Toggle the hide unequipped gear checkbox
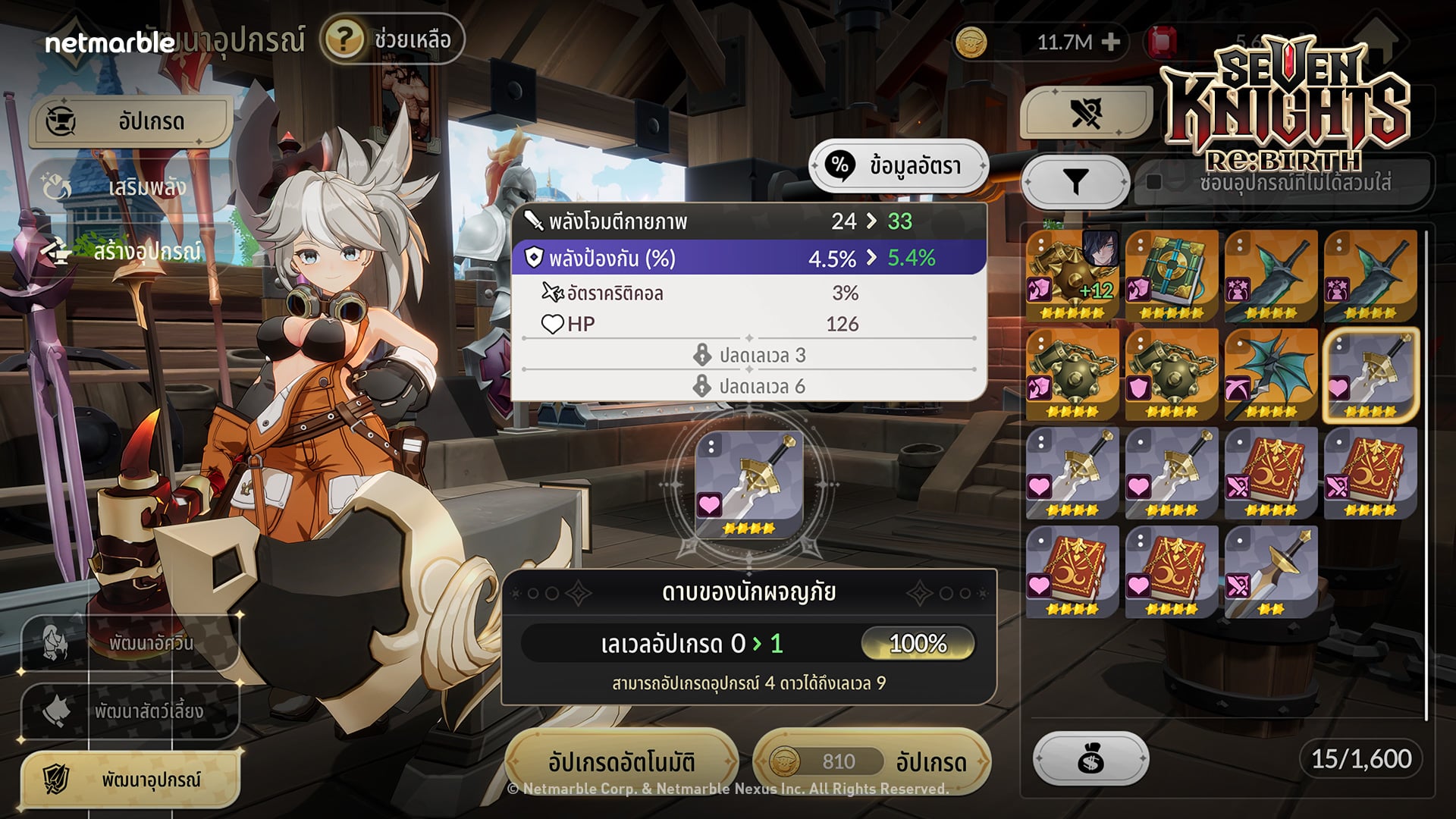The width and height of the screenshot is (1456, 819). point(1153,182)
